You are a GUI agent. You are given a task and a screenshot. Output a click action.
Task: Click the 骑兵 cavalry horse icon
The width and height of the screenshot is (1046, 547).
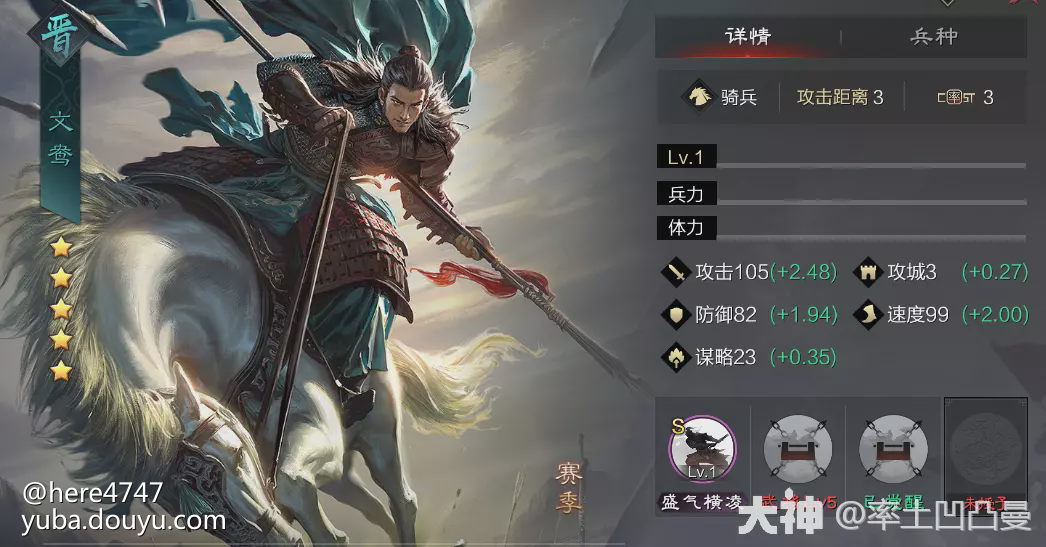click(x=699, y=97)
